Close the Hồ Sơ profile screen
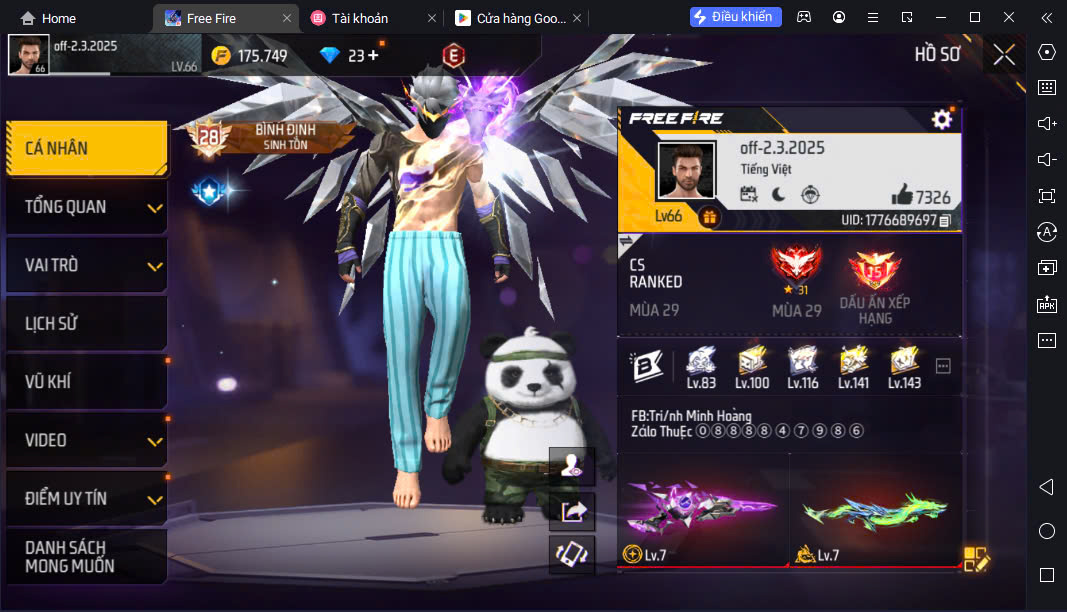Viewport: 1067px width, 612px height. click(x=1004, y=55)
